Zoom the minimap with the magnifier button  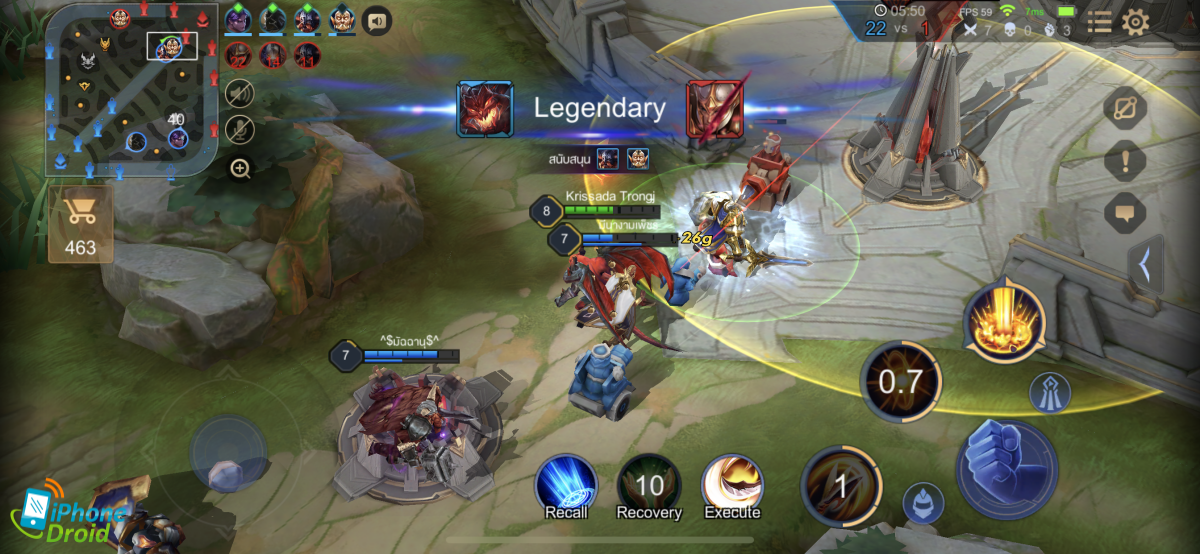(240, 168)
